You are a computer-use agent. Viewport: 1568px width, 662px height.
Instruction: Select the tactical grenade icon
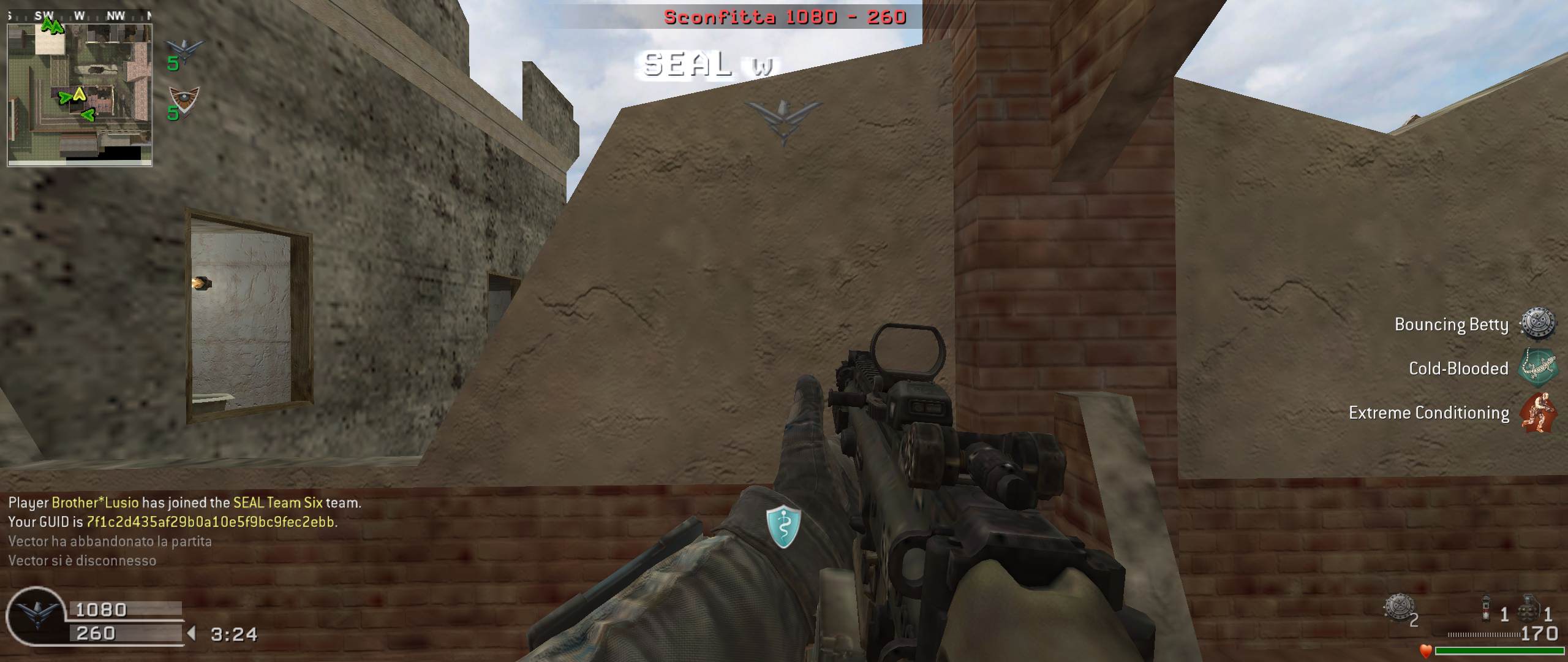click(1485, 609)
